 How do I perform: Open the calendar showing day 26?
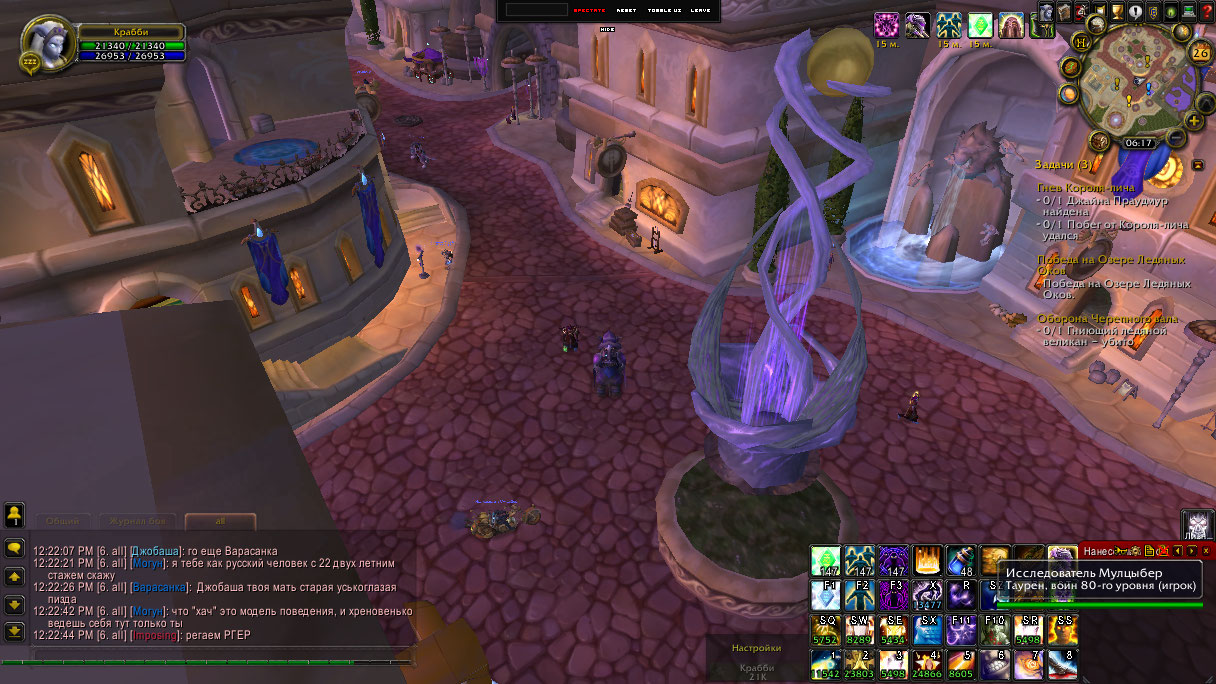1200,52
